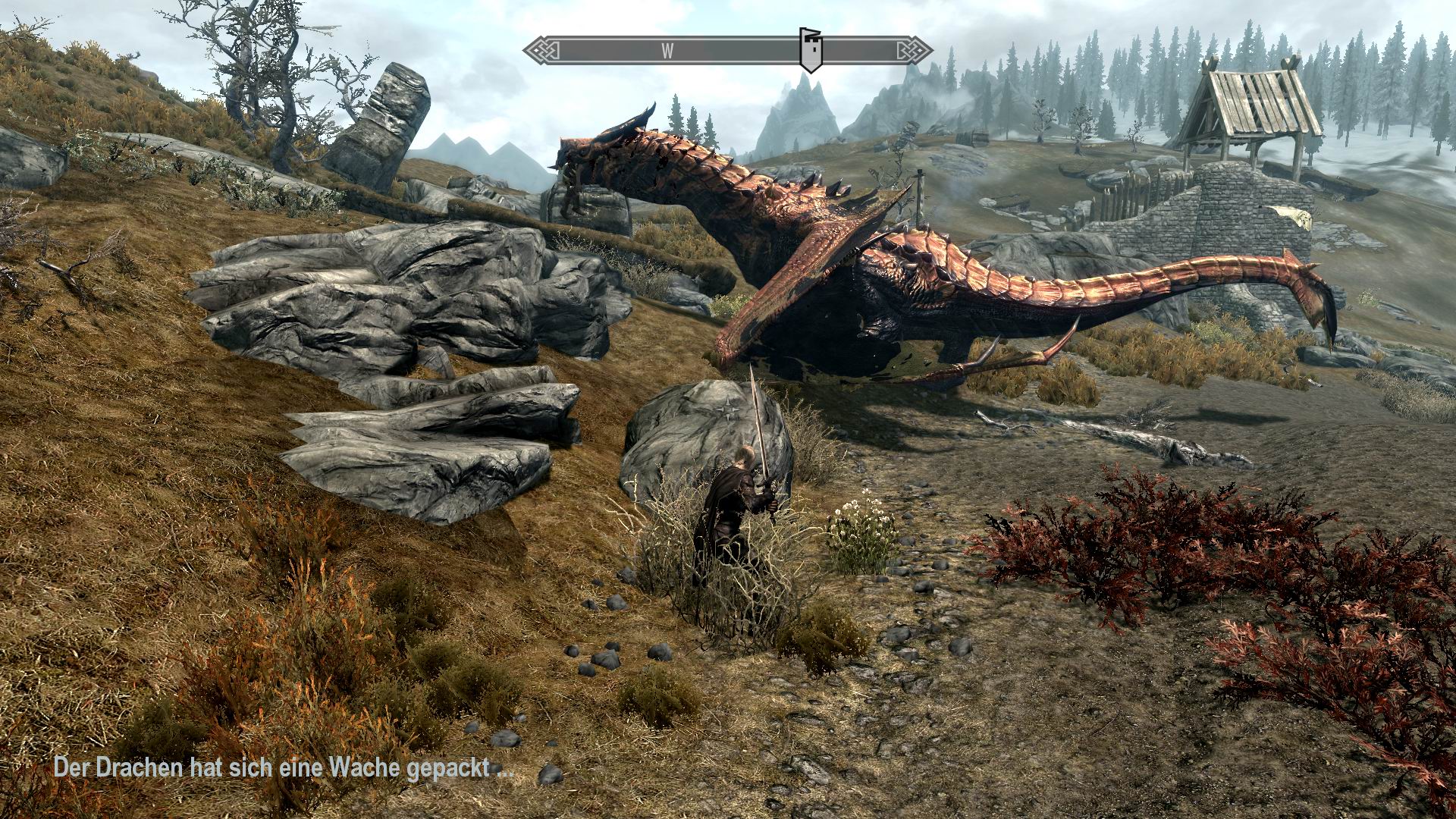This screenshot has height=819, width=1456.
Task: Select the W direction marker on the compass
Action: click(x=667, y=51)
